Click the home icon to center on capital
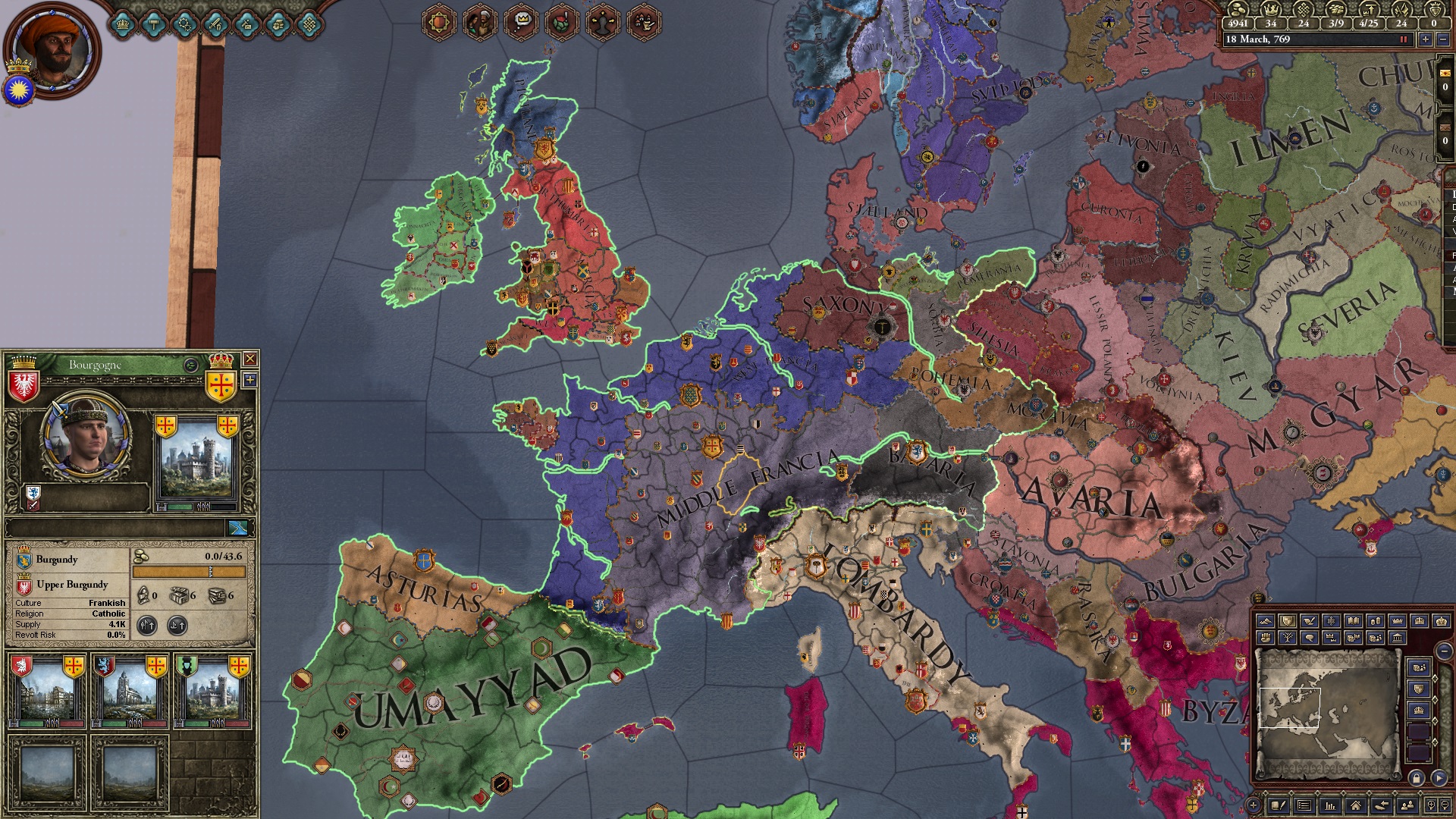This screenshot has height=819, width=1456. (1356, 805)
